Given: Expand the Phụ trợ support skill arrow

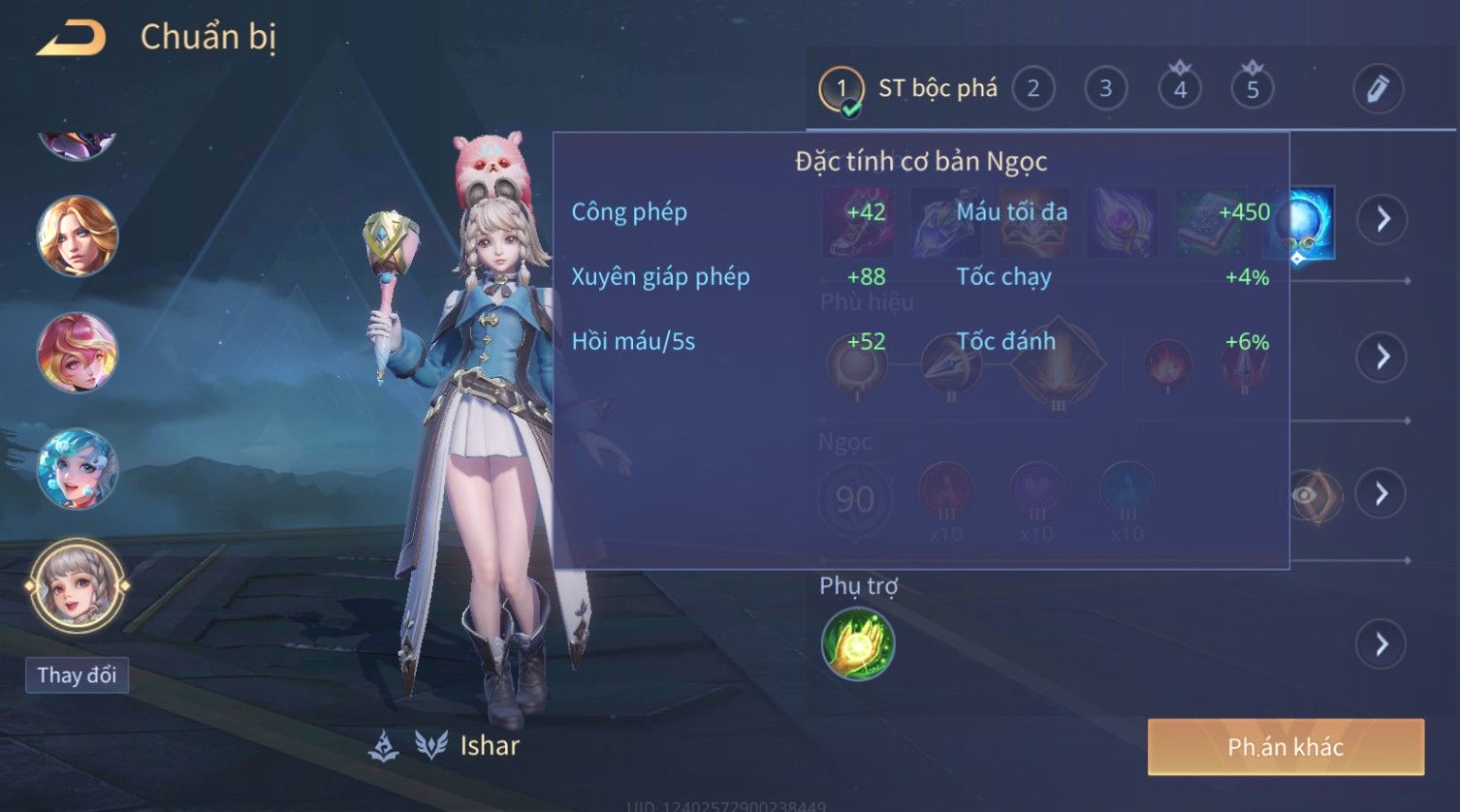Looking at the screenshot, I should click(x=1382, y=644).
